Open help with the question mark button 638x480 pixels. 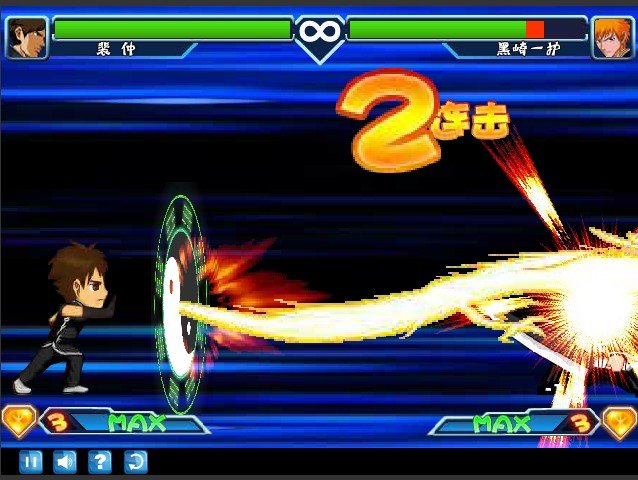[100, 461]
